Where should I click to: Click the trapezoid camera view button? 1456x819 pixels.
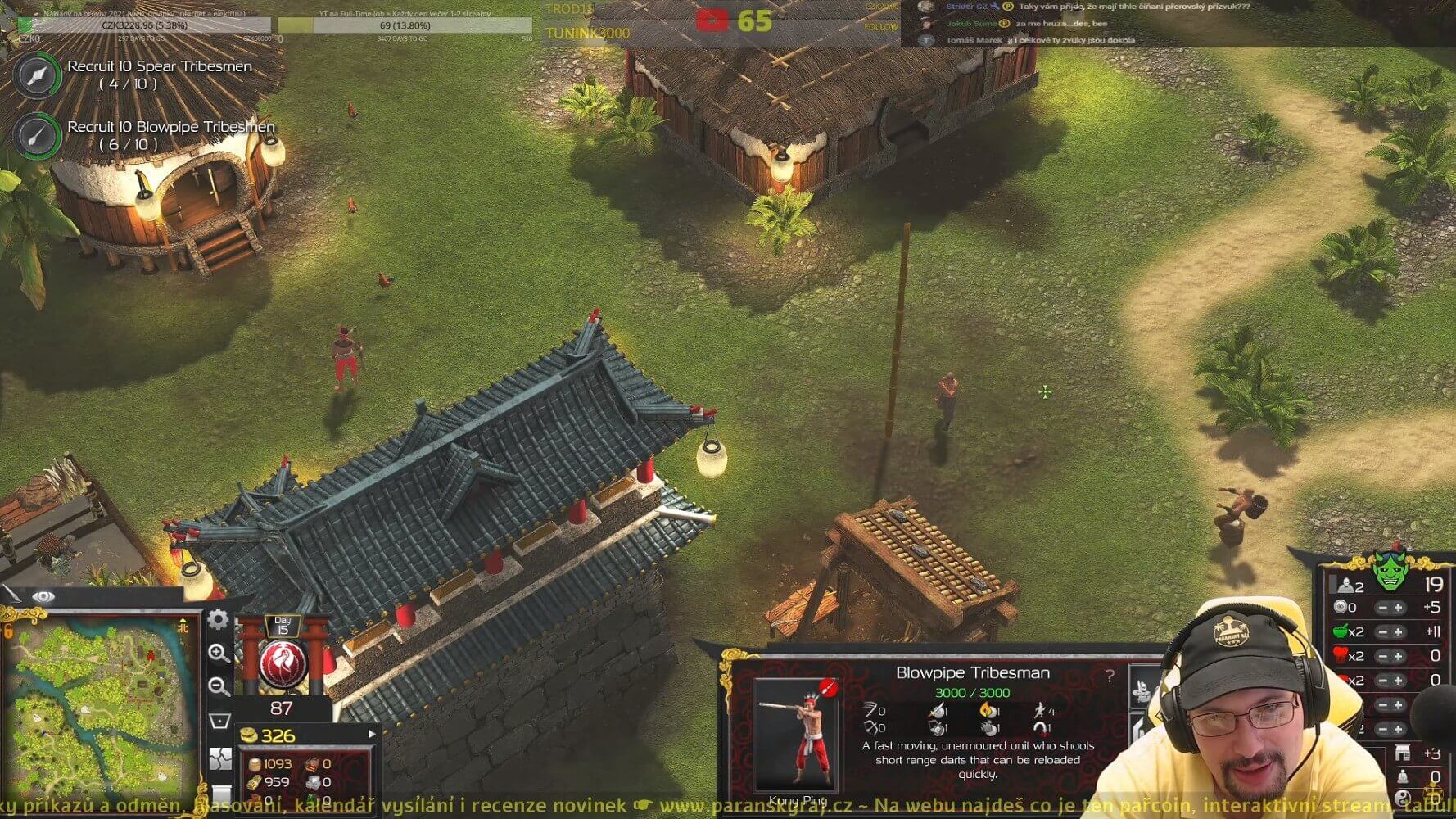pos(219,721)
